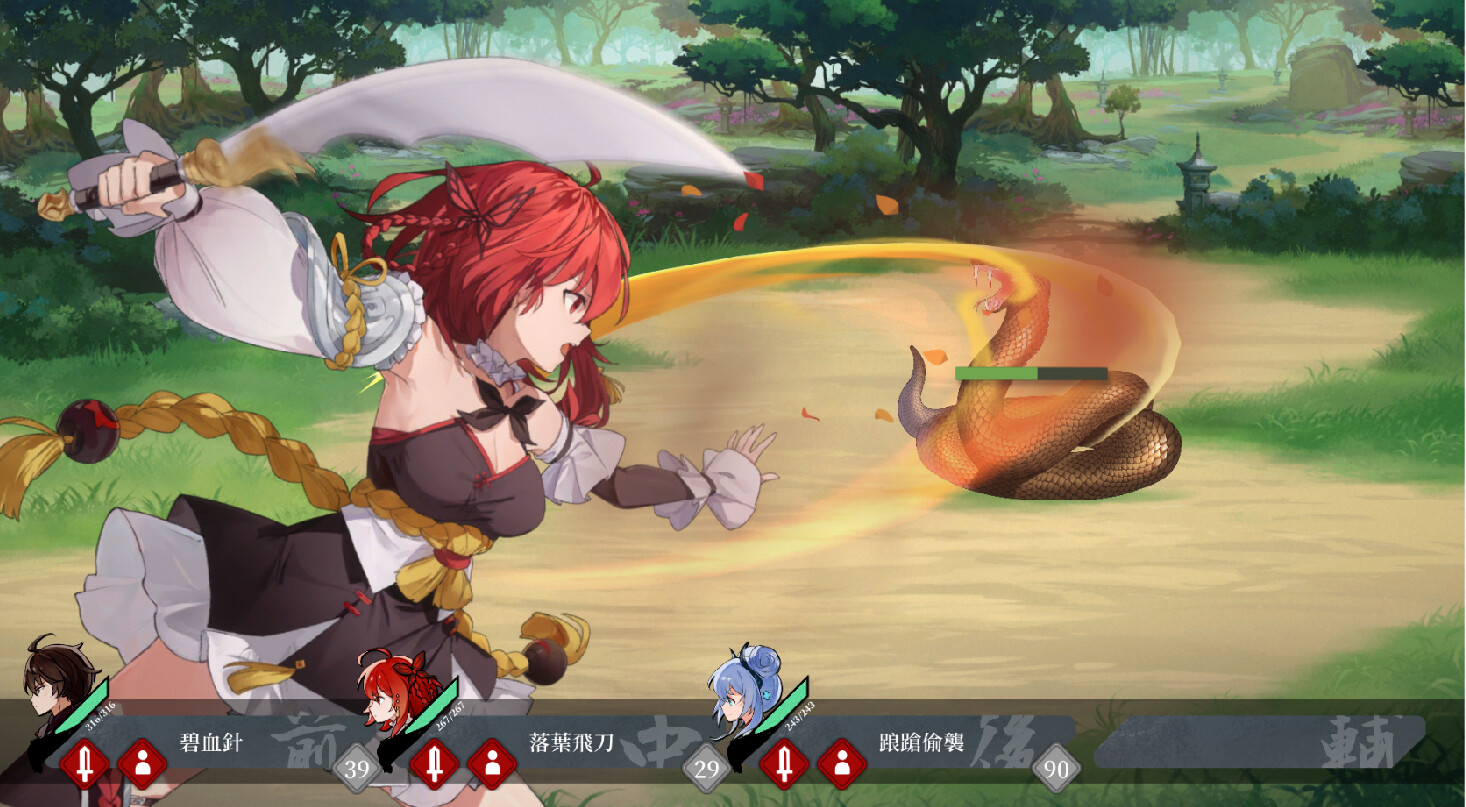Select the 跟蹌偷襲 skill name
The image size is (1466, 807).
(x=921, y=743)
